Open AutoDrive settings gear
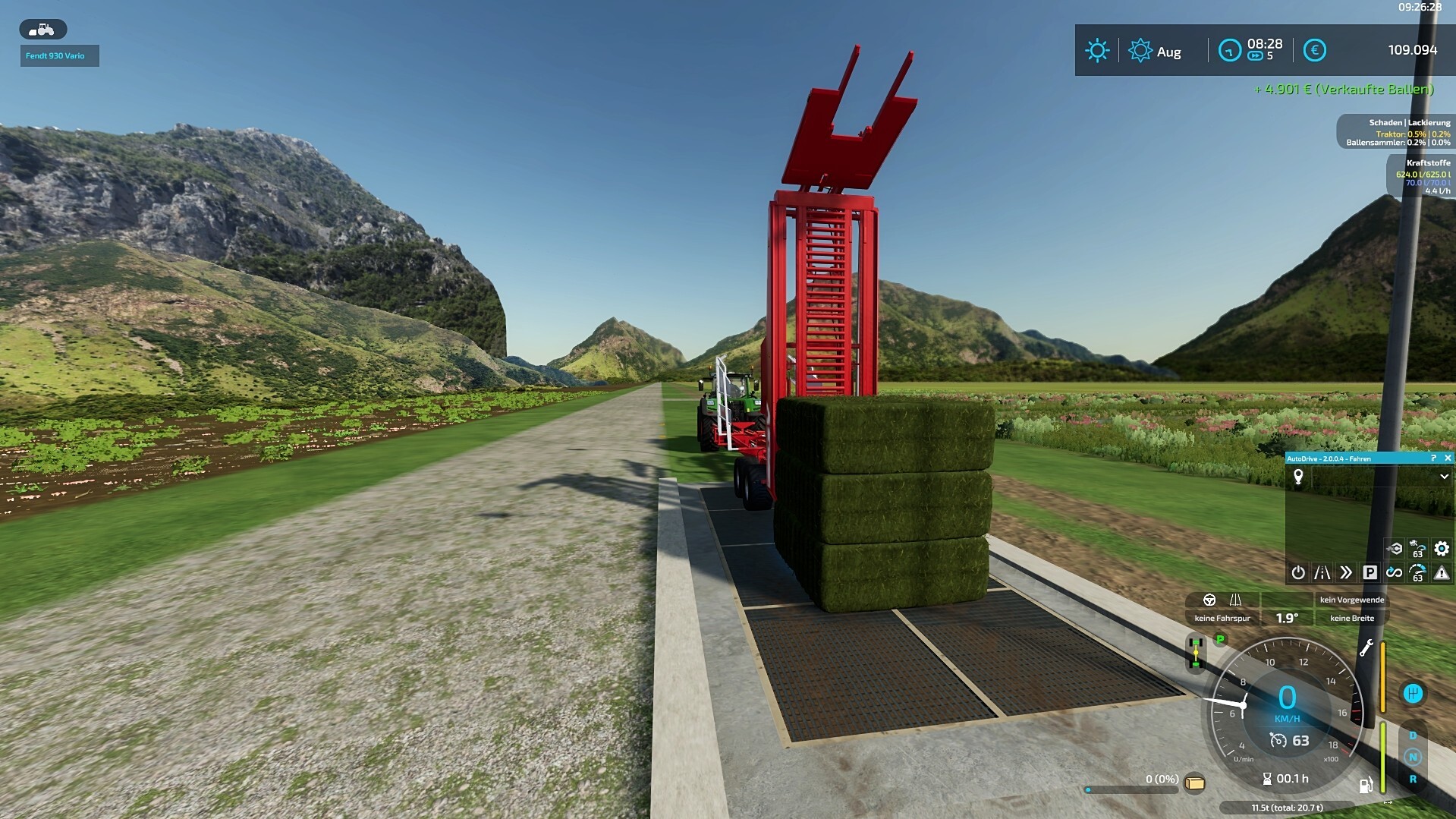Screen dimensions: 1456x819 click(x=1442, y=548)
